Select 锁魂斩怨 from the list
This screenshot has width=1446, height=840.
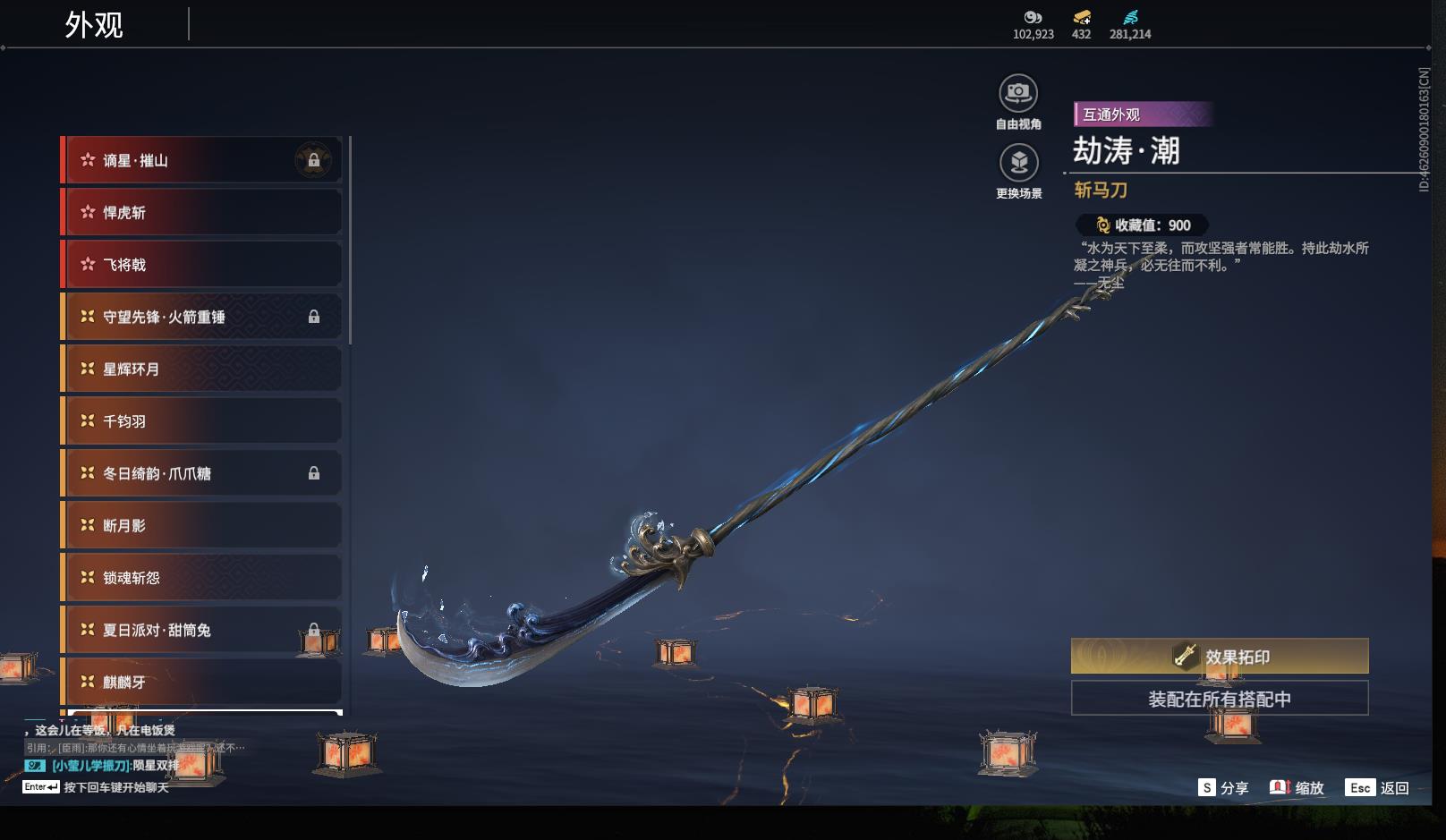(x=201, y=578)
